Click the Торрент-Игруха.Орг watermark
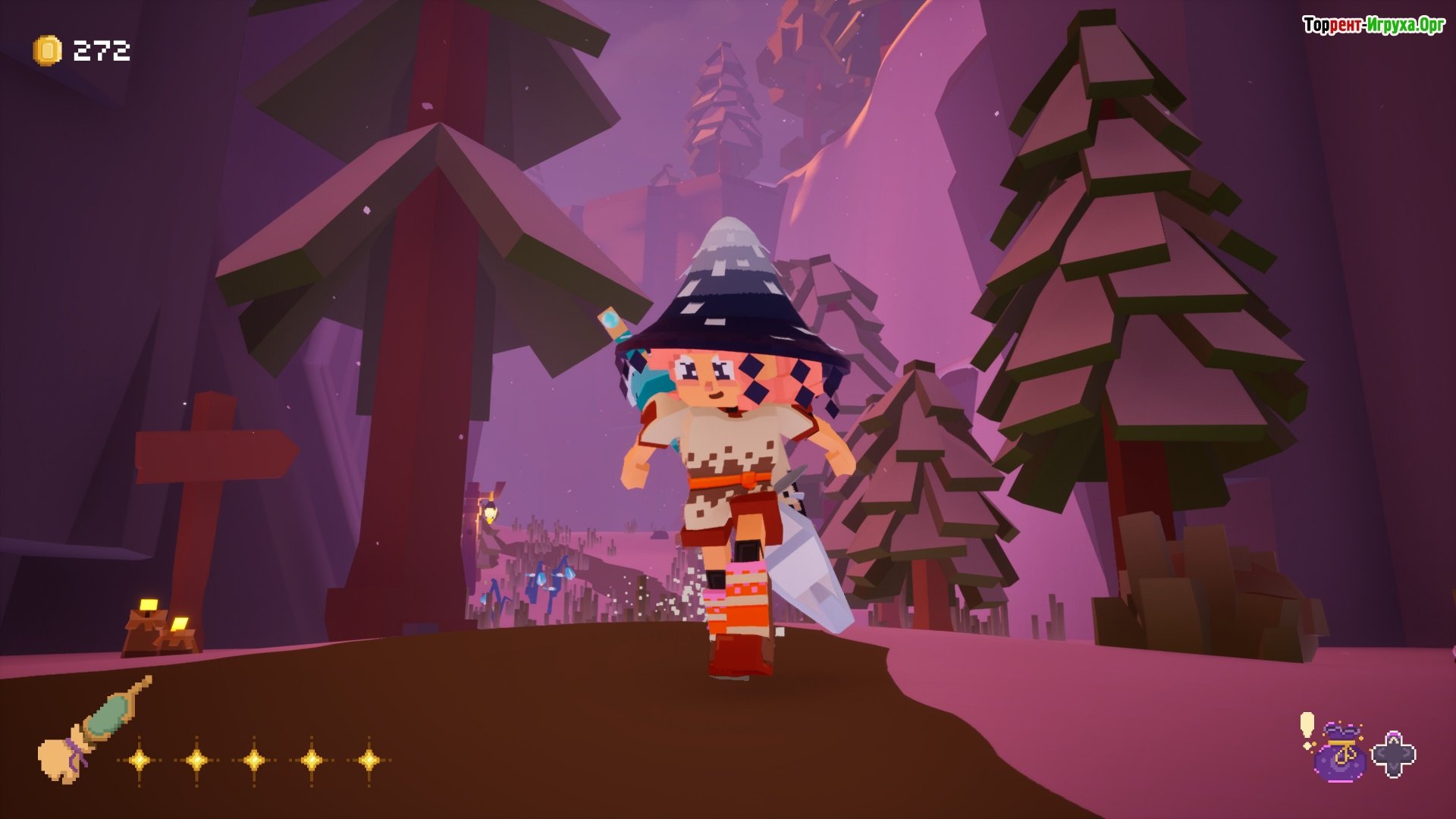The width and height of the screenshot is (1456, 819). pos(1373,25)
